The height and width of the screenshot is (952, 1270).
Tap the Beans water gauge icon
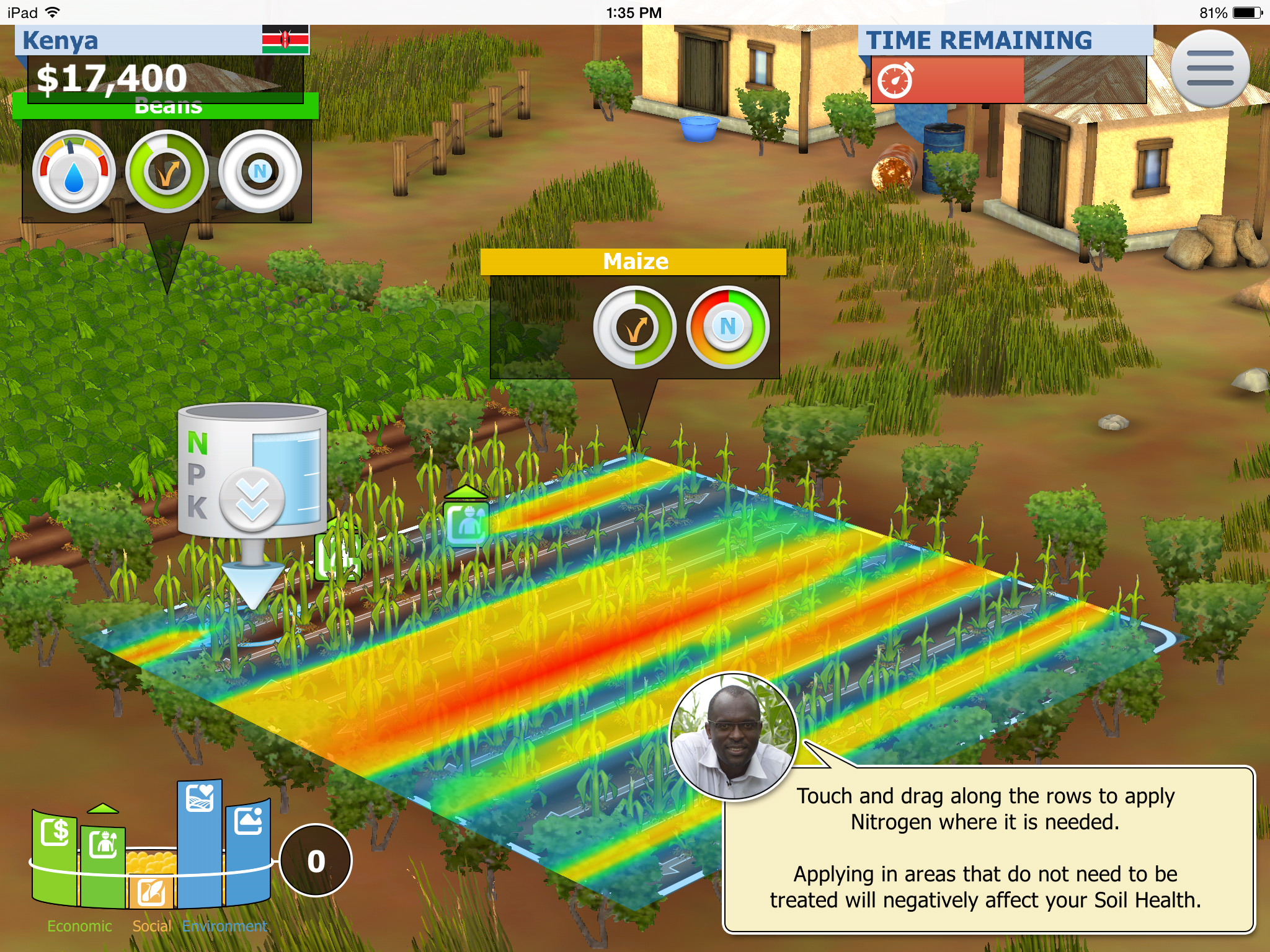click(x=74, y=172)
